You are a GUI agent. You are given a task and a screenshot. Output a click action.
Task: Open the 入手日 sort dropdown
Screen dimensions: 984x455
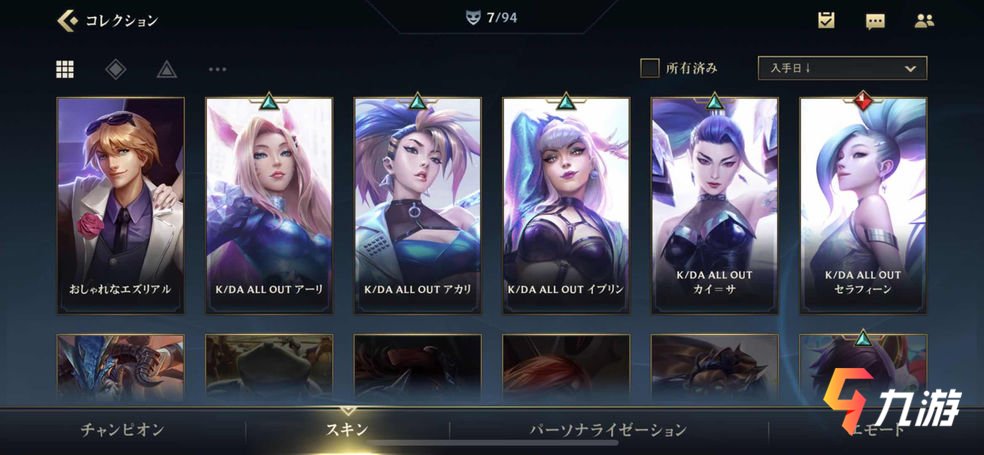pyautogui.click(x=842, y=68)
